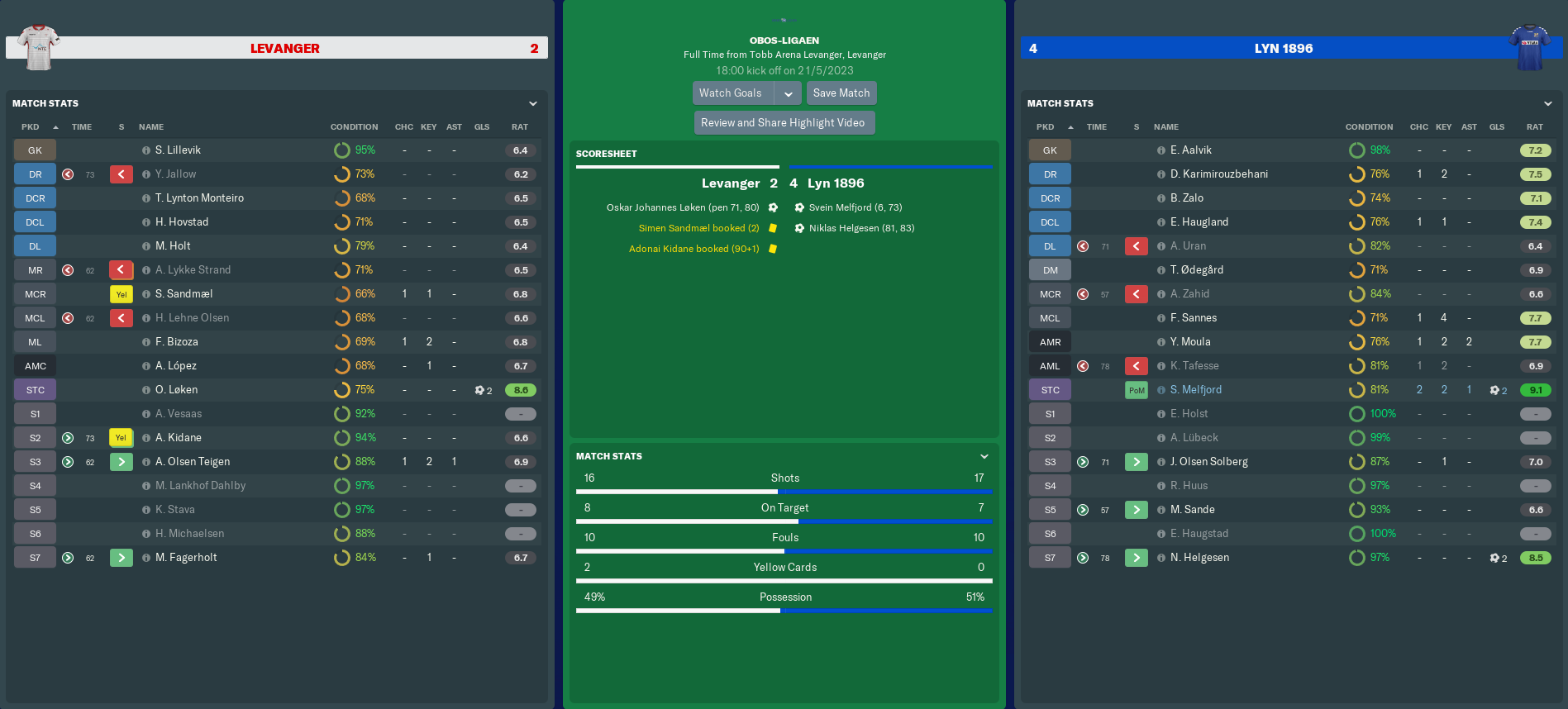
Task: Collapse the central match stats section
Action: point(984,457)
